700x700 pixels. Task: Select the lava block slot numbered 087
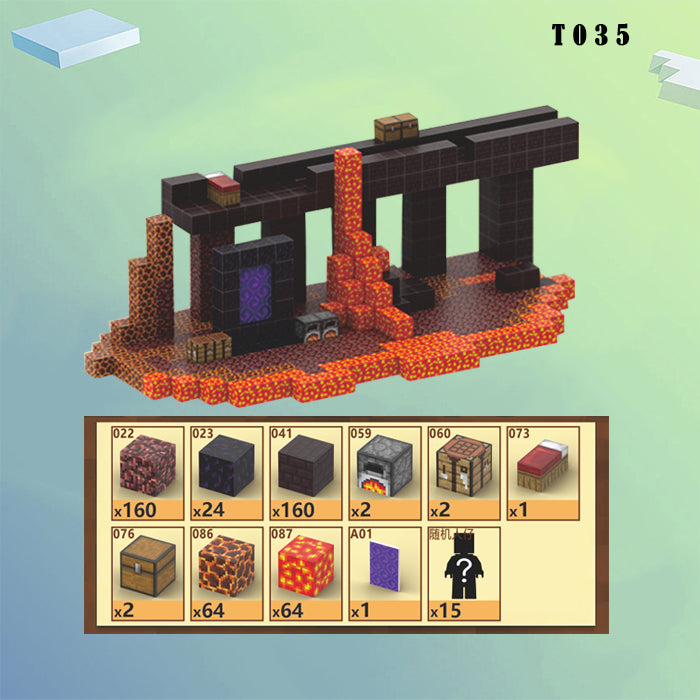[304, 574]
